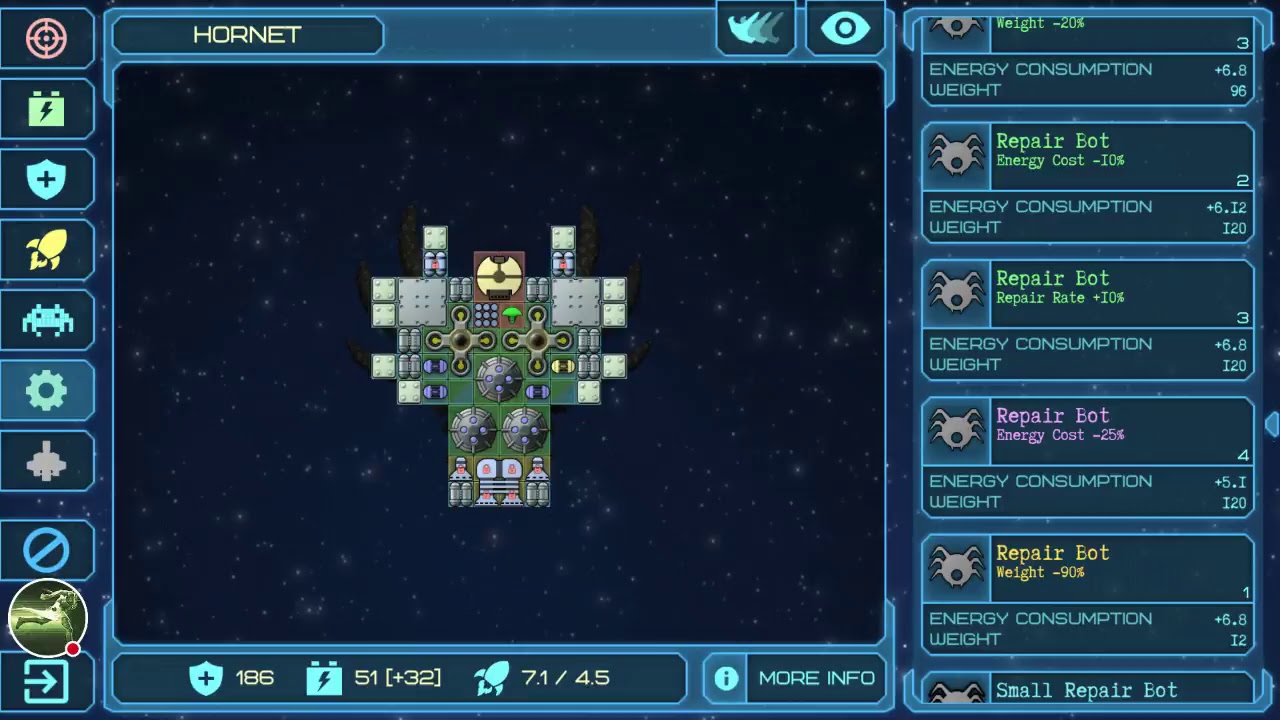This screenshot has width=1280, height=720.
Task: Select the energy battery category
Action: tap(46, 109)
